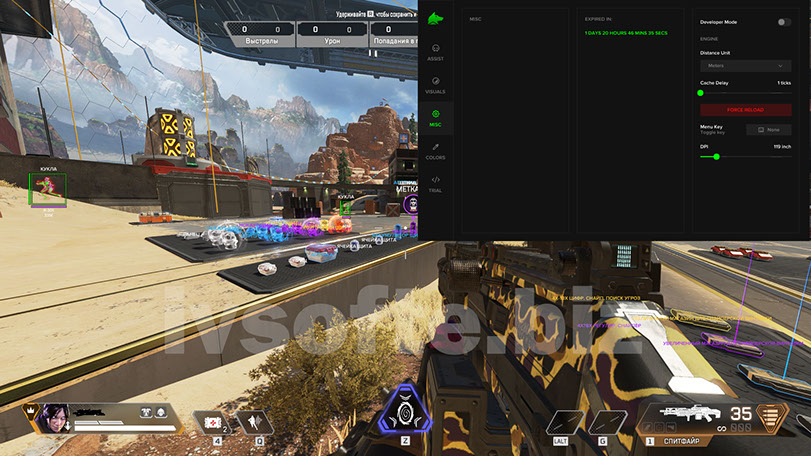811x456 pixels.
Task: Toggle the Developer Mode switch
Action: click(x=783, y=21)
